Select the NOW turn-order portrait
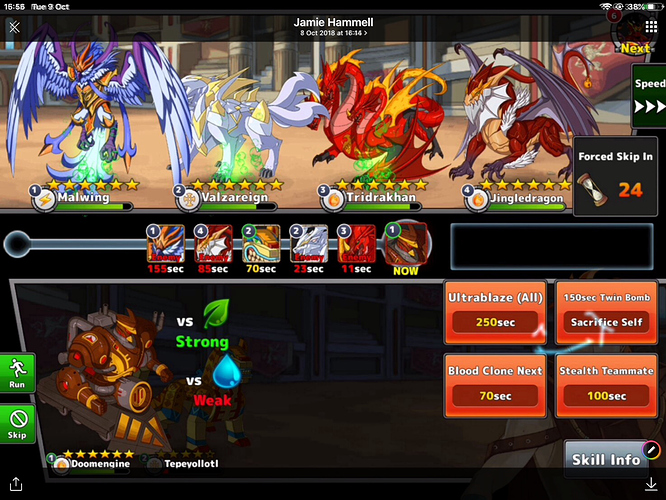Screen dimensions: 666x500 click(407, 246)
